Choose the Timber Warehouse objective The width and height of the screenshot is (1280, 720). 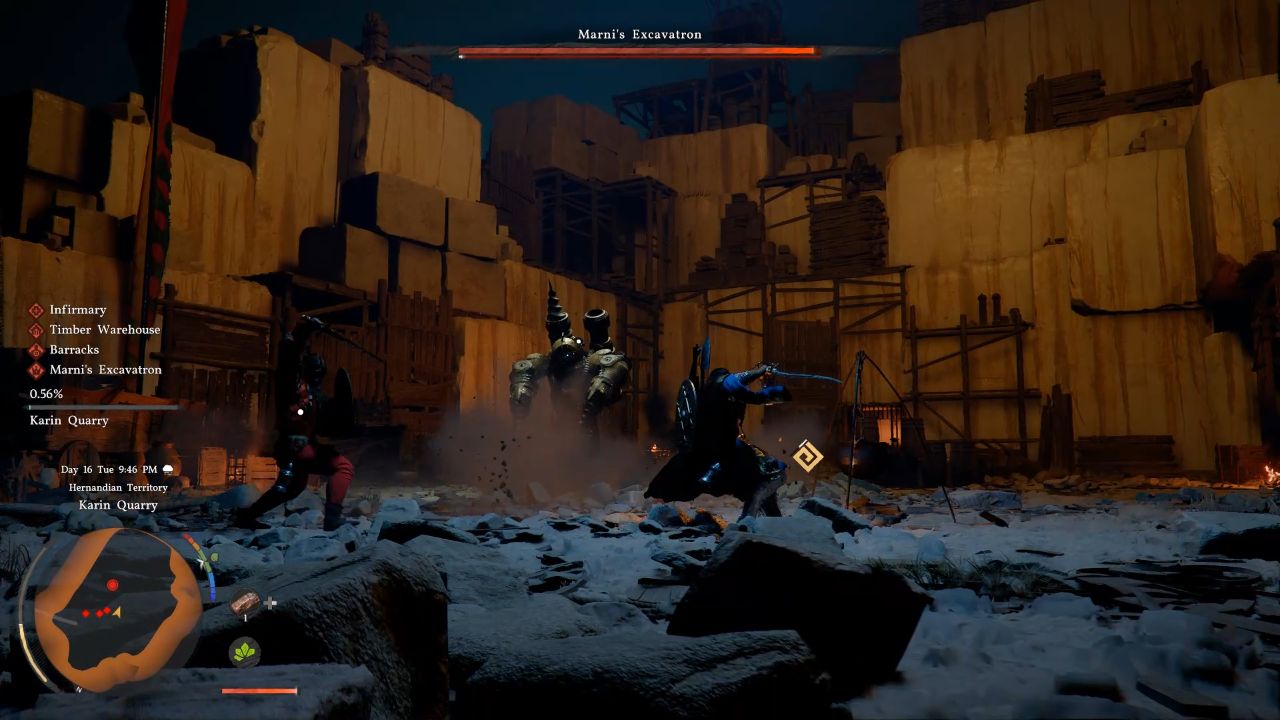click(x=104, y=330)
